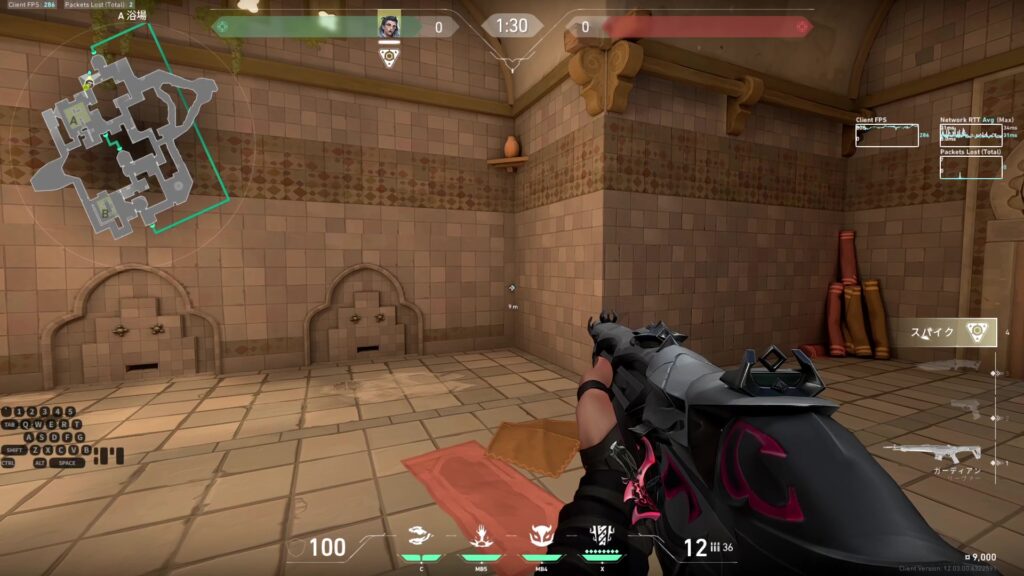The width and height of the screenshot is (1024, 576).
Task: Click the spike indicator below the agent portrait
Action: (x=390, y=56)
